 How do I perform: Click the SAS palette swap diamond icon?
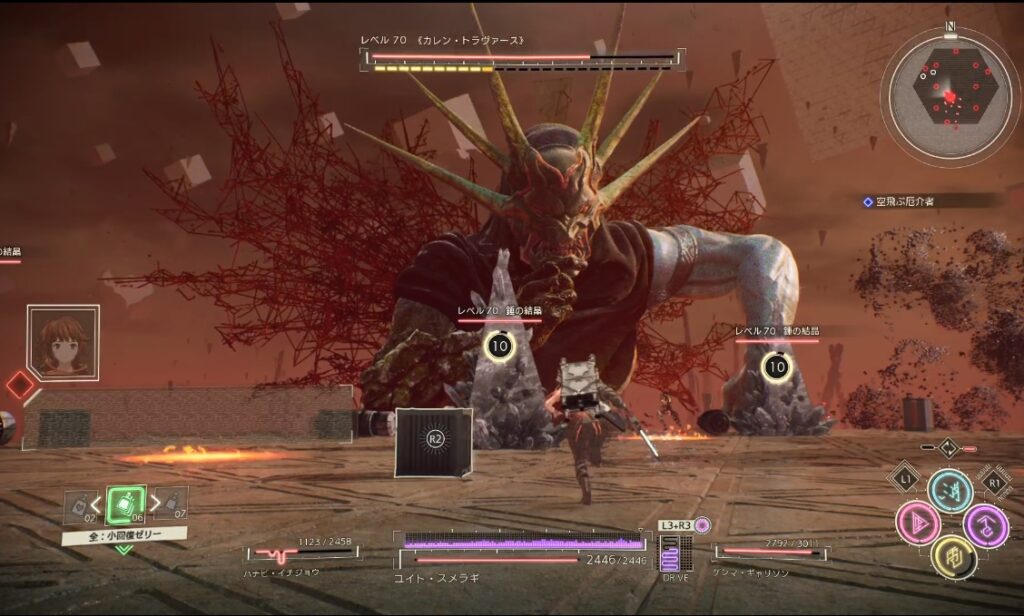tap(948, 448)
